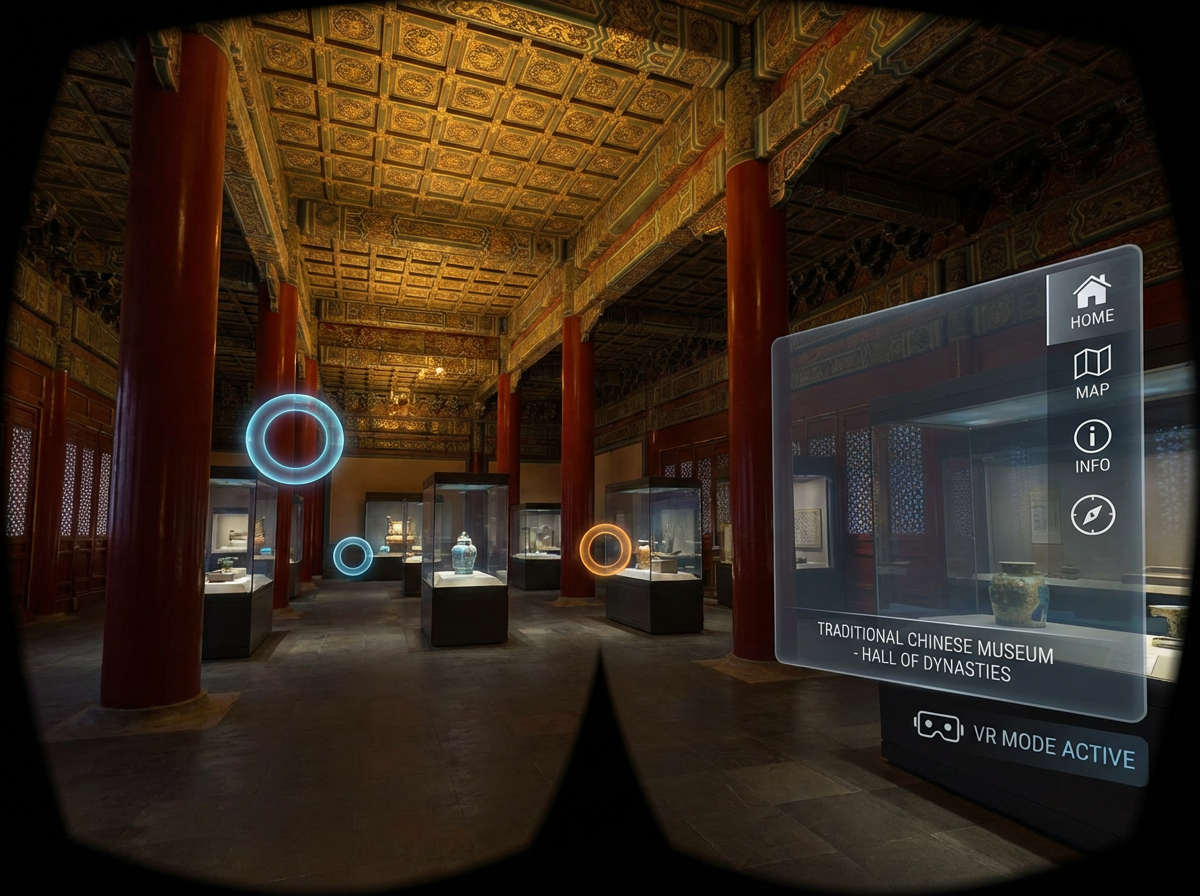Activate the orange ring hotspot
The height and width of the screenshot is (896, 1200).
pyautogui.click(x=605, y=549)
